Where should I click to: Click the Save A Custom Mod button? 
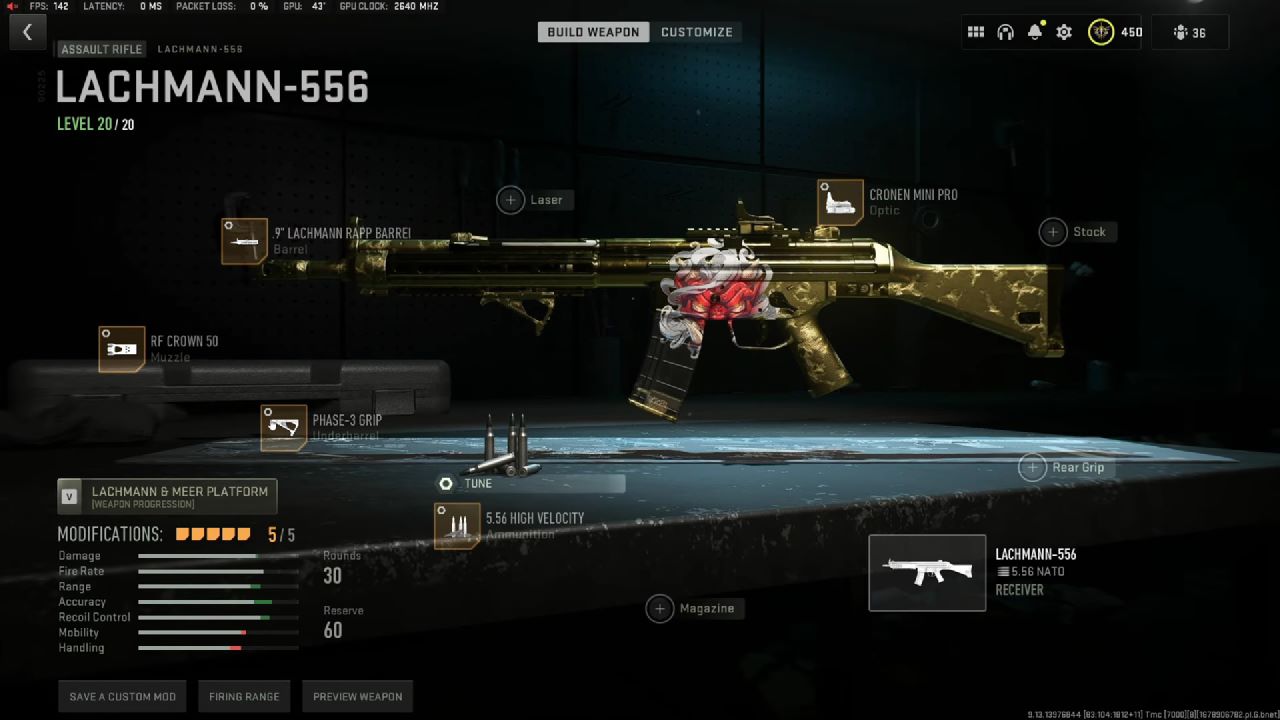click(121, 696)
